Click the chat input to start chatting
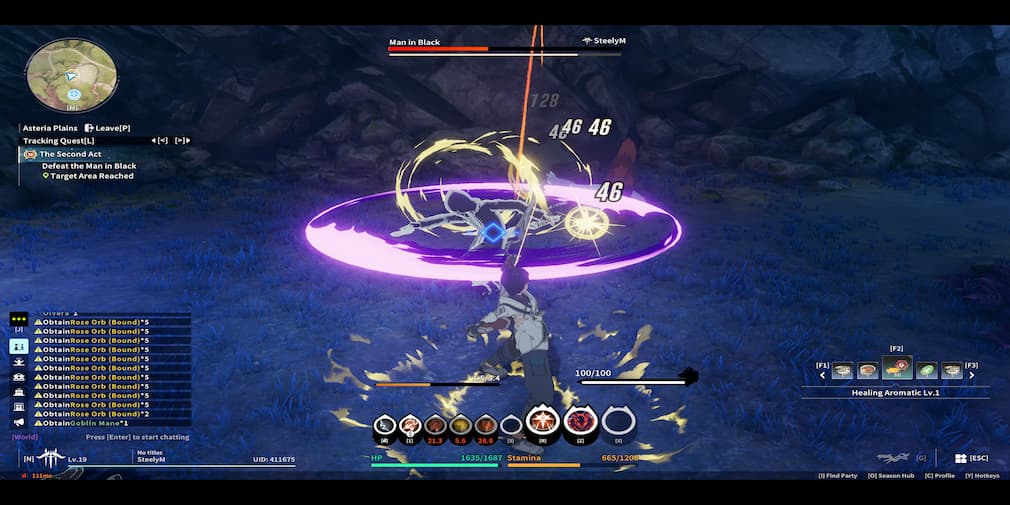This screenshot has width=1010, height=505. (137, 437)
